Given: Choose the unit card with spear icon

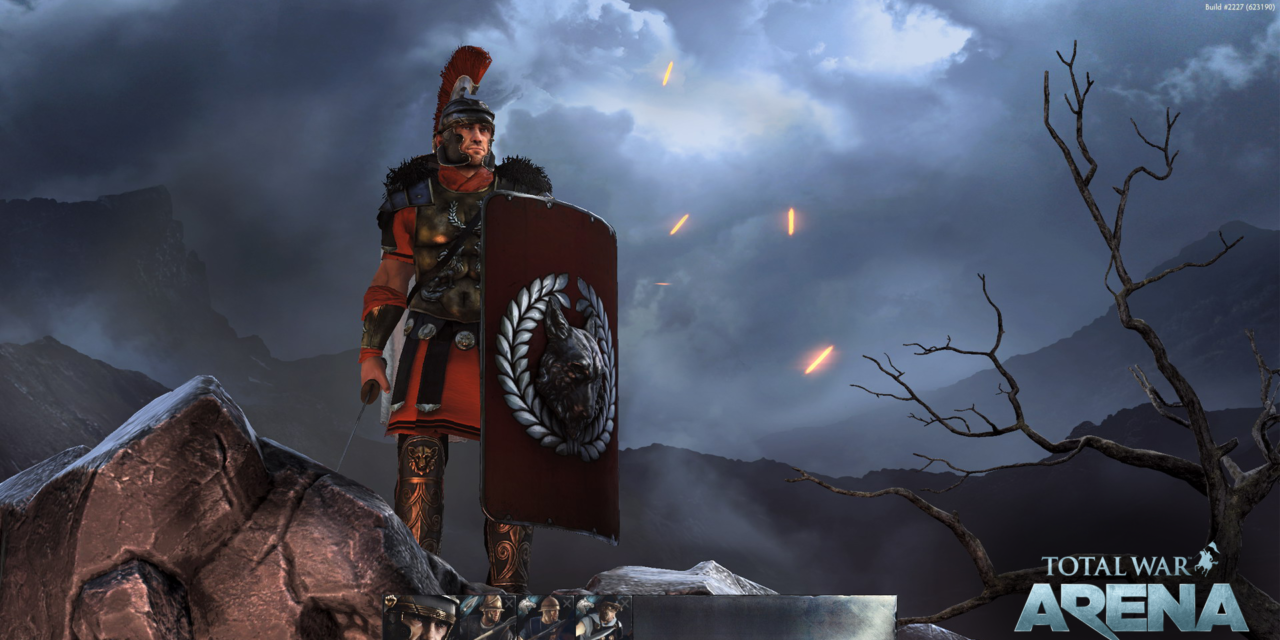Looking at the screenshot, I should coord(487,620).
